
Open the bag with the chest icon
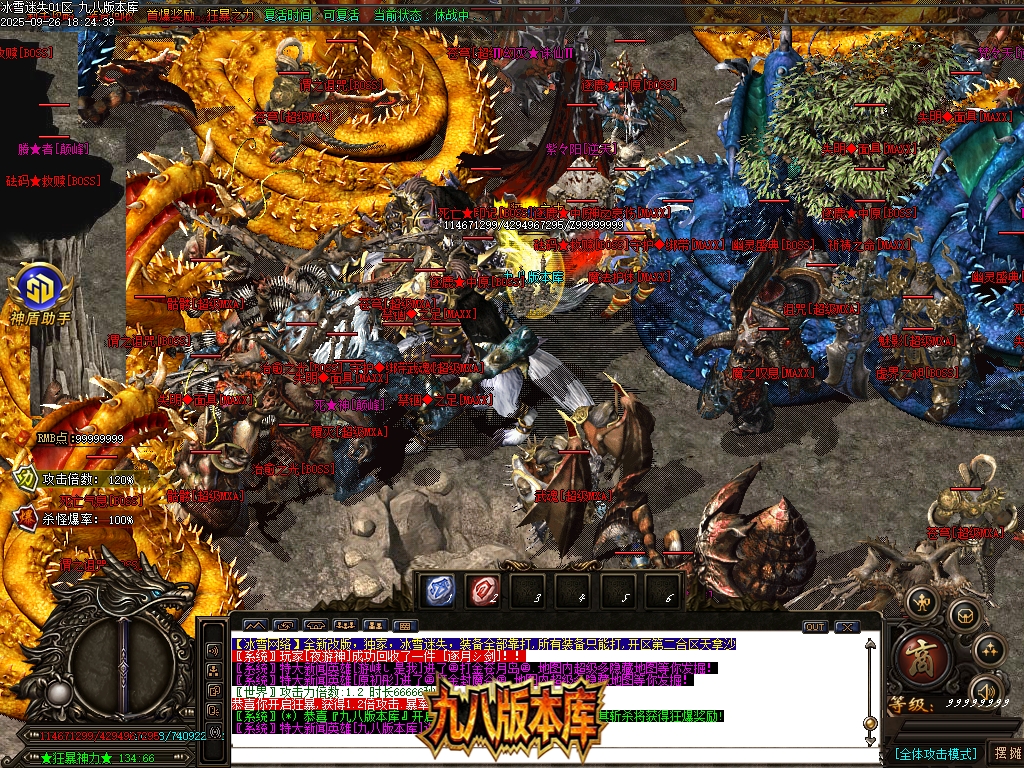(963, 615)
